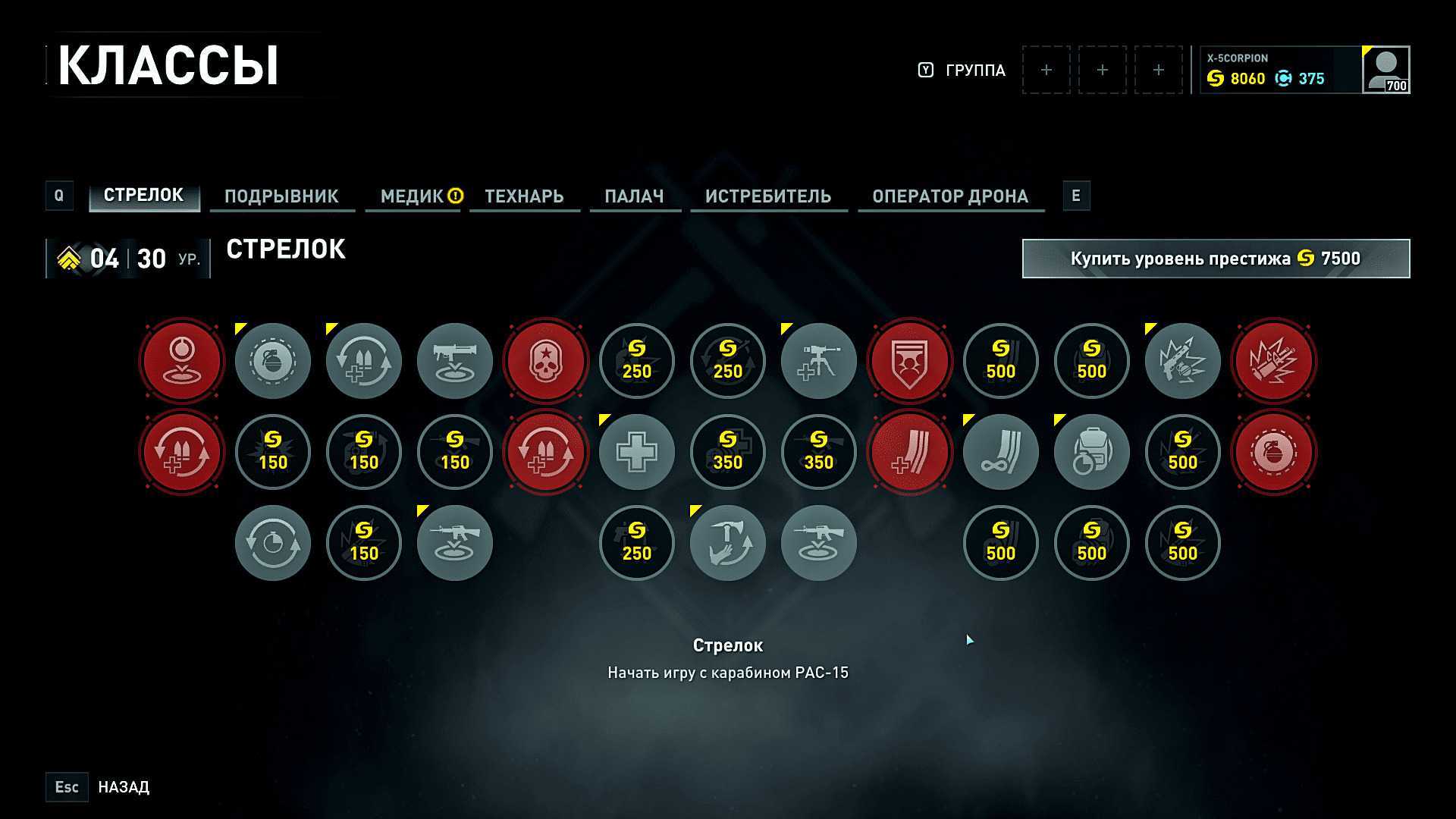
Task: Switch to the Палач class
Action: [x=634, y=196]
